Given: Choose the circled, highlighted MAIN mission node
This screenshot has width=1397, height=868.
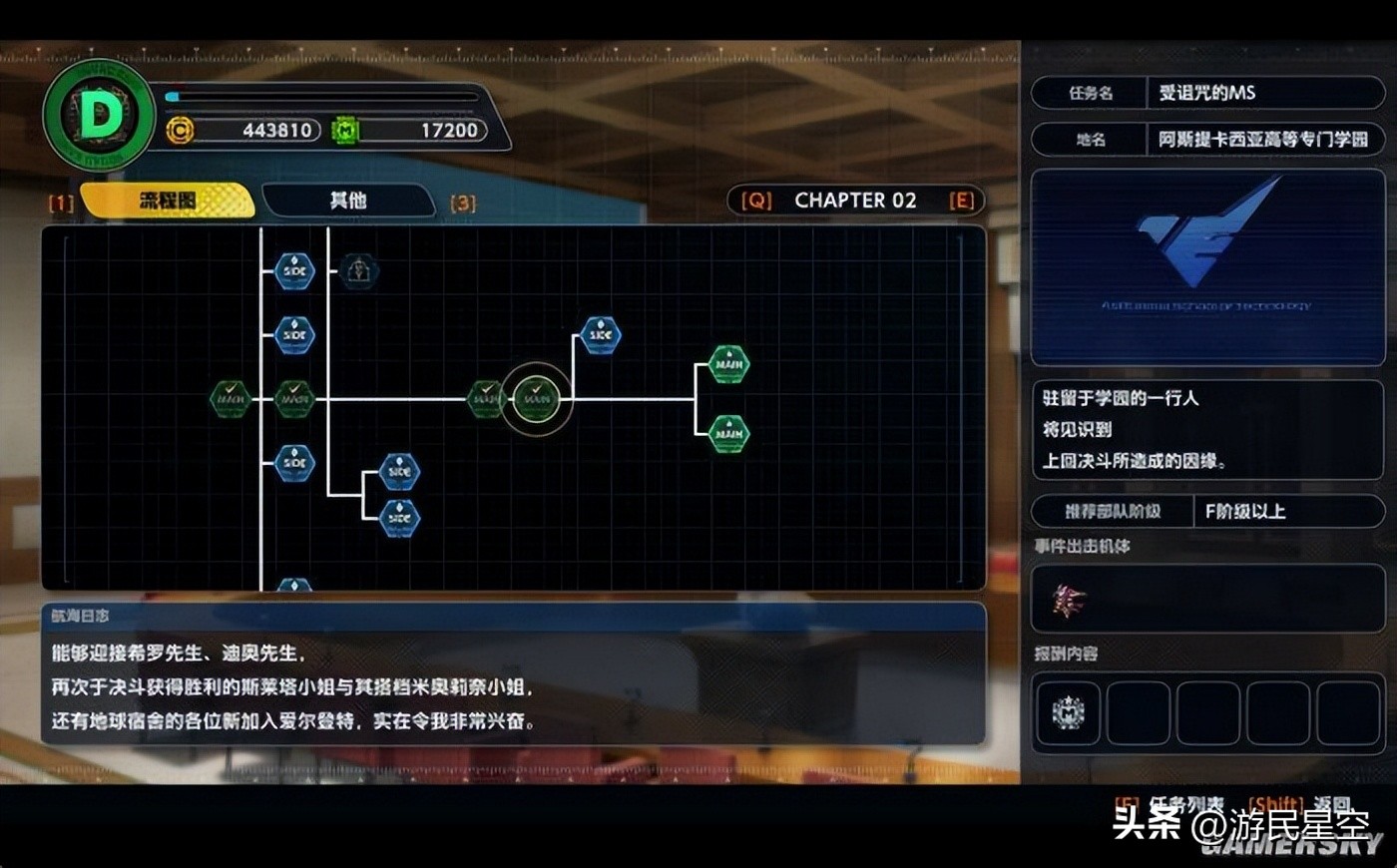Looking at the screenshot, I should (537, 399).
